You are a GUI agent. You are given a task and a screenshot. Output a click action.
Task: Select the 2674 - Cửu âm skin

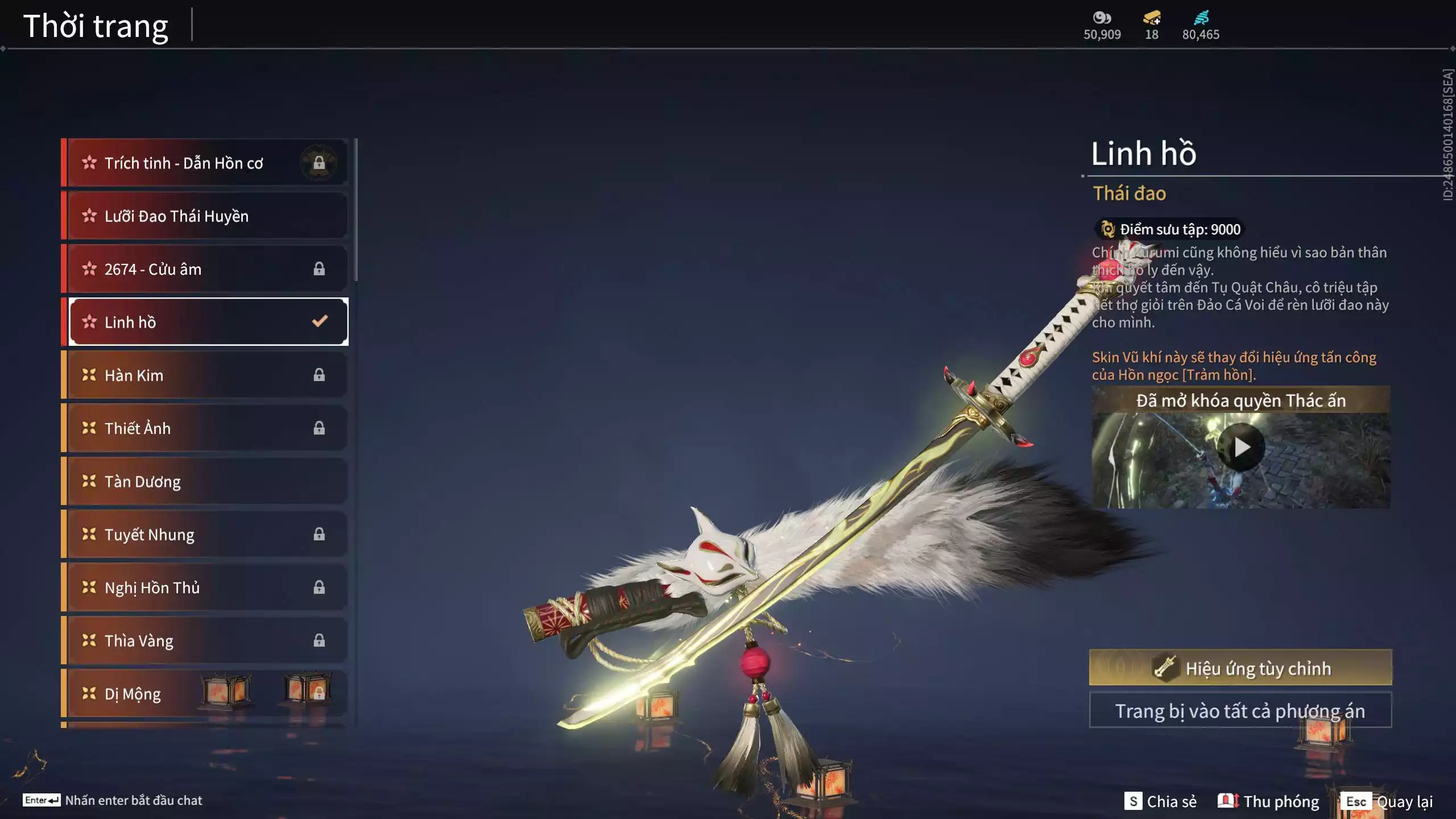click(205, 269)
